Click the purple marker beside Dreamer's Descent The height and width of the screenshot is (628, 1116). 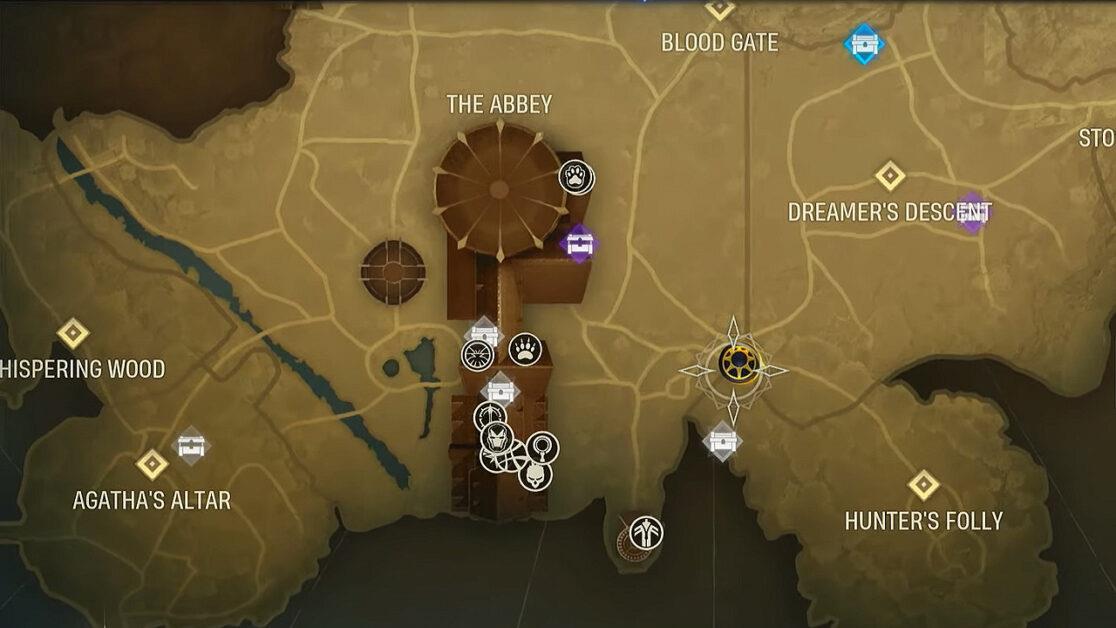coord(972,212)
